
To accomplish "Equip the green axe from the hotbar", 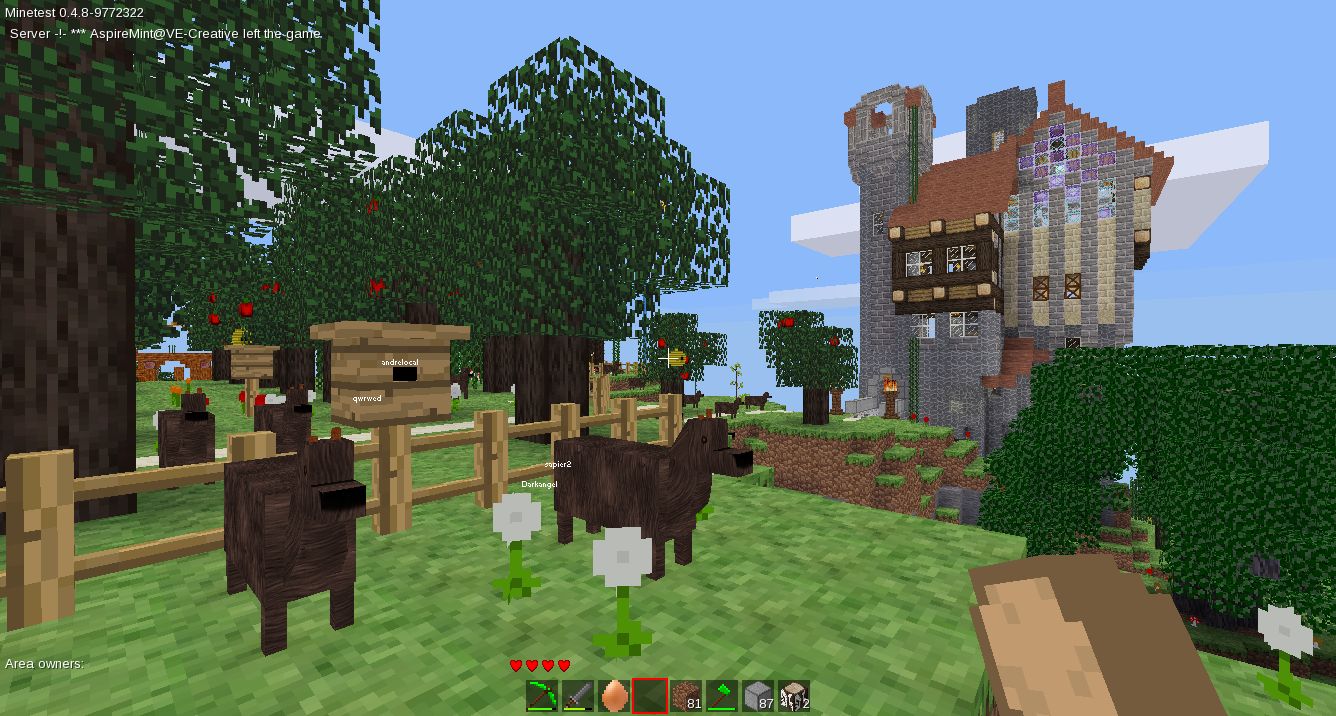I will pos(722,695).
